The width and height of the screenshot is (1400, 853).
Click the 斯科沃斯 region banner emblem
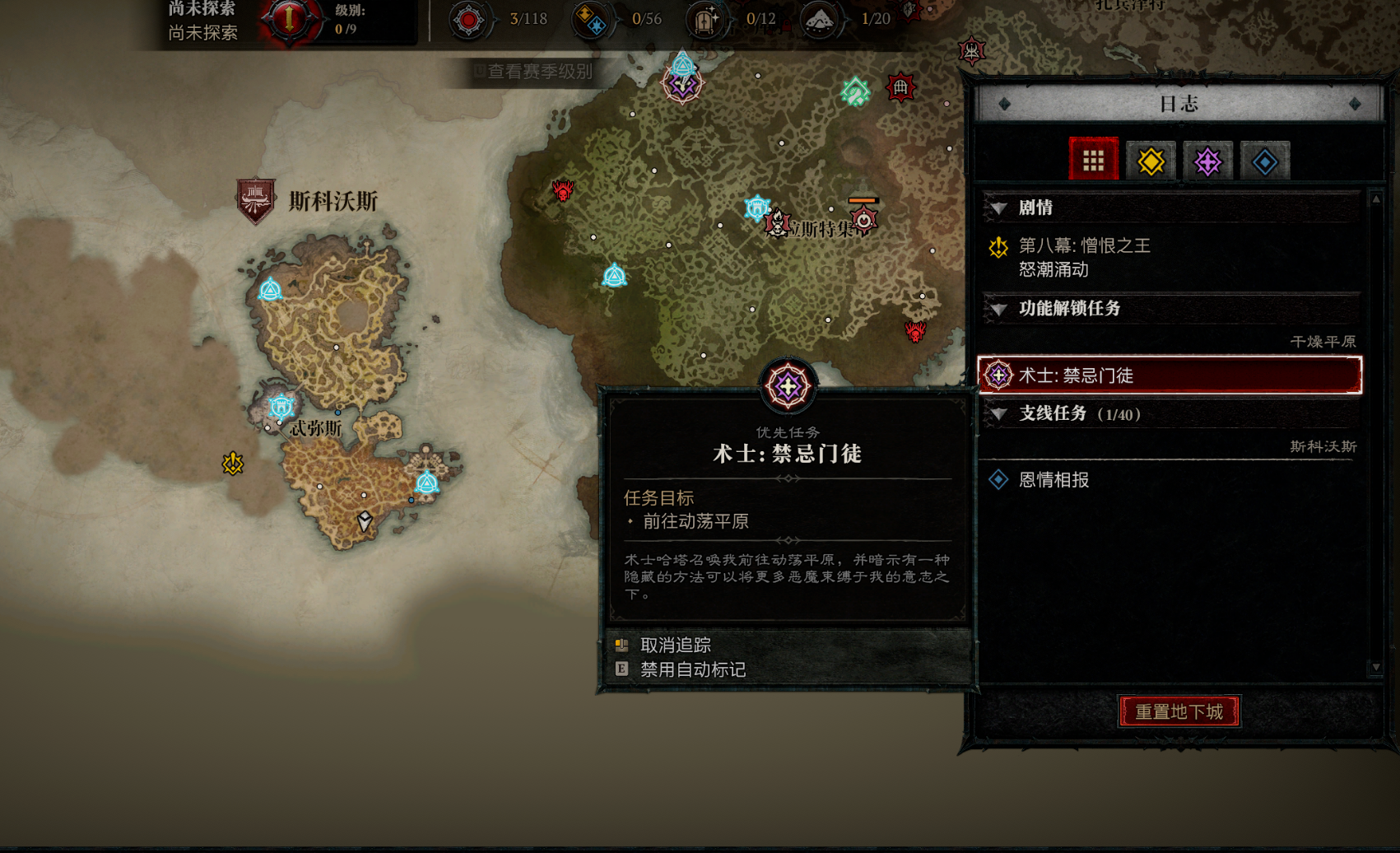(255, 198)
